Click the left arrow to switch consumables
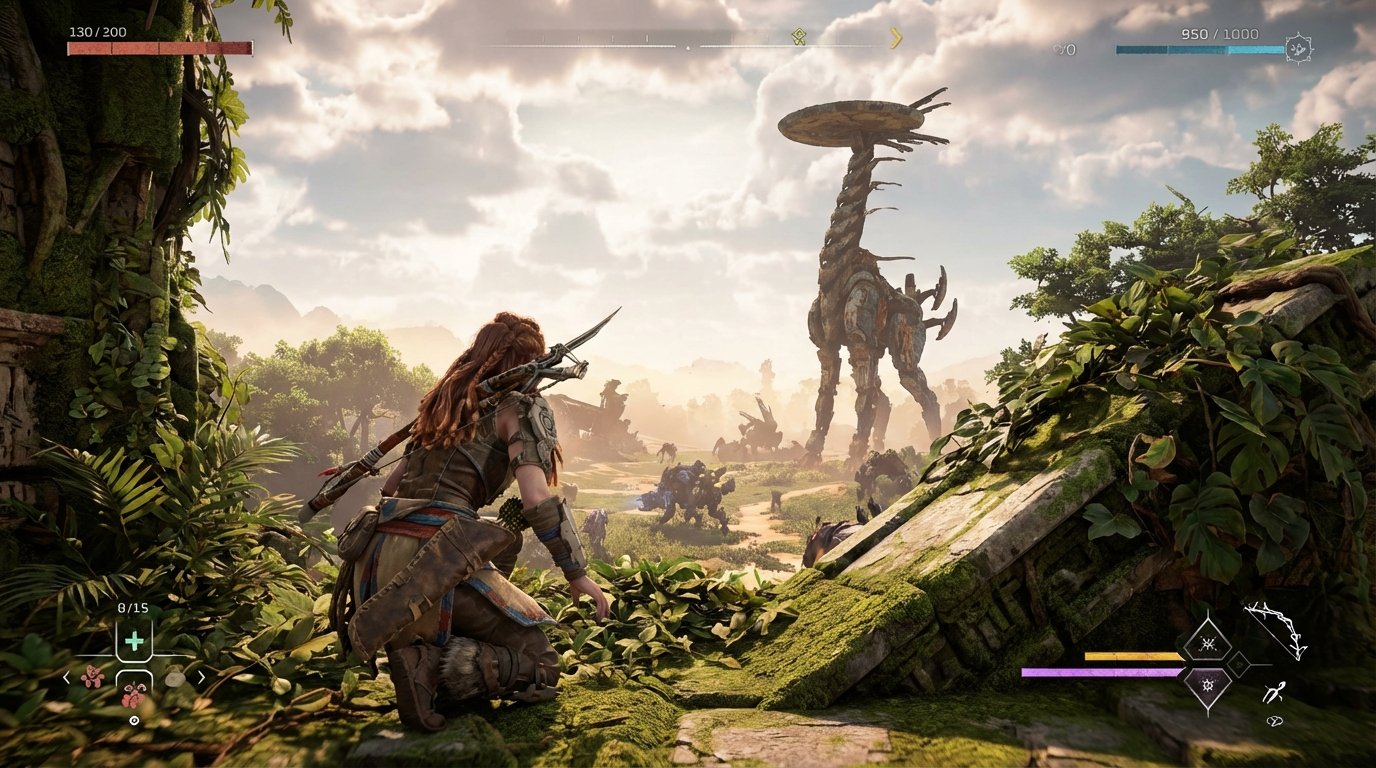 [x=66, y=678]
